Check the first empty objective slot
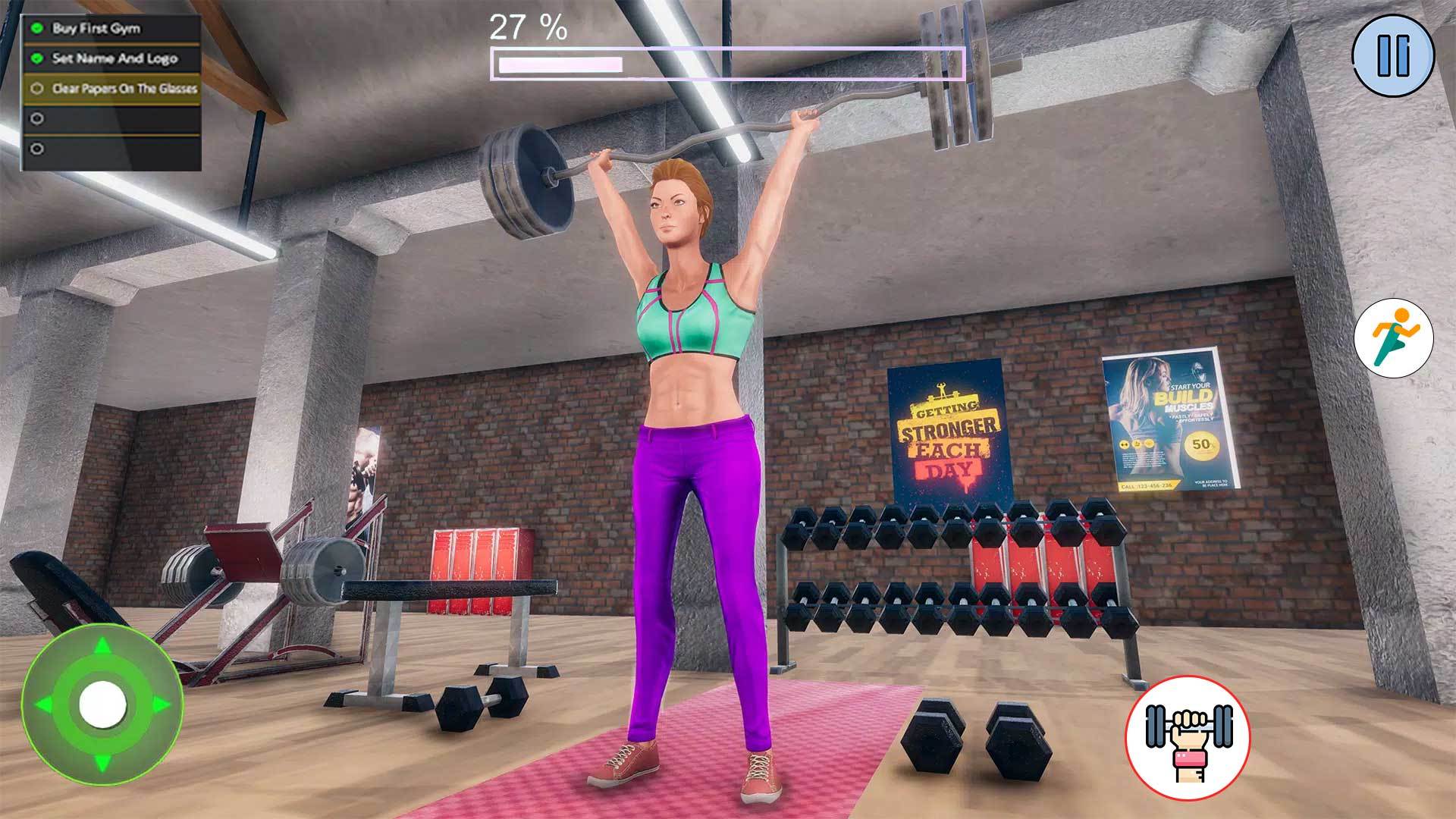The height and width of the screenshot is (819, 1456). pos(36,118)
